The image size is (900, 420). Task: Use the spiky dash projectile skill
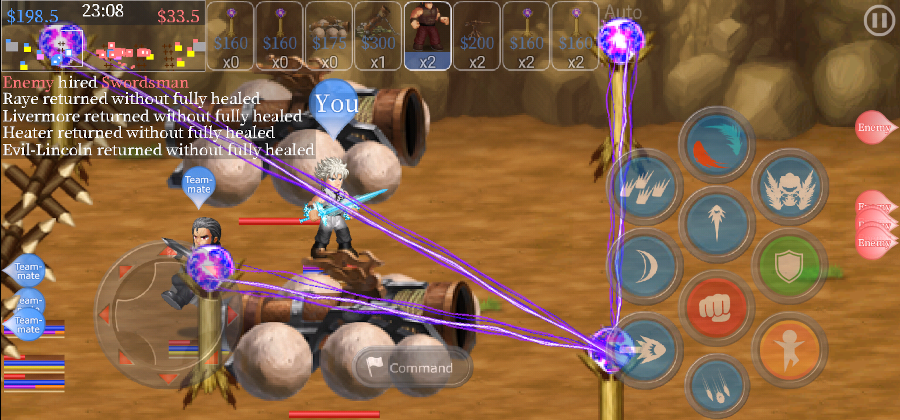[645, 346]
